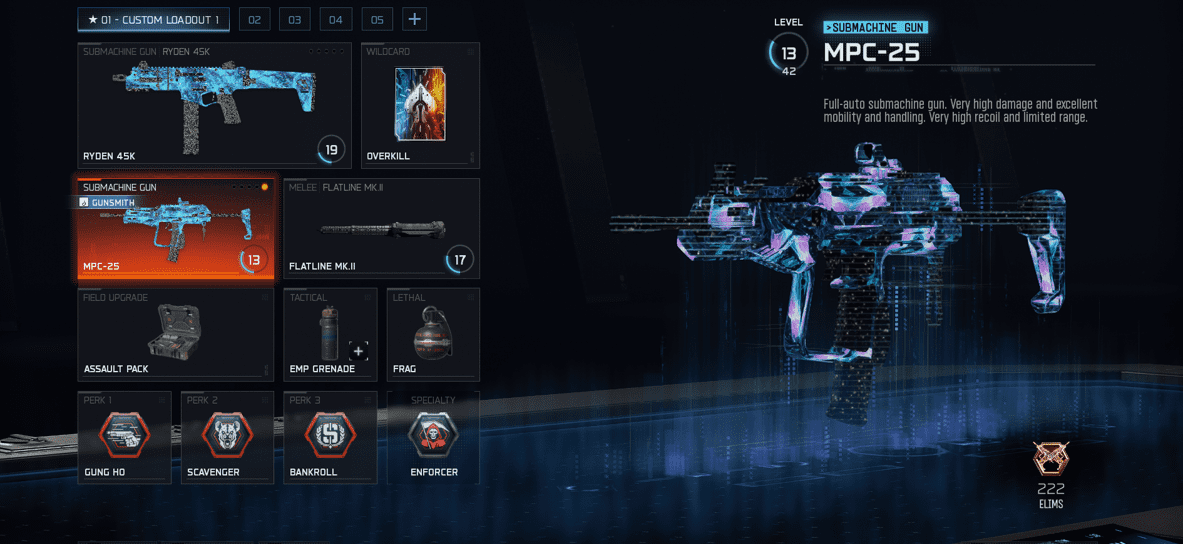Choose the Flatline MK.II melee slot
1183x544 pixels.
click(x=381, y=229)
